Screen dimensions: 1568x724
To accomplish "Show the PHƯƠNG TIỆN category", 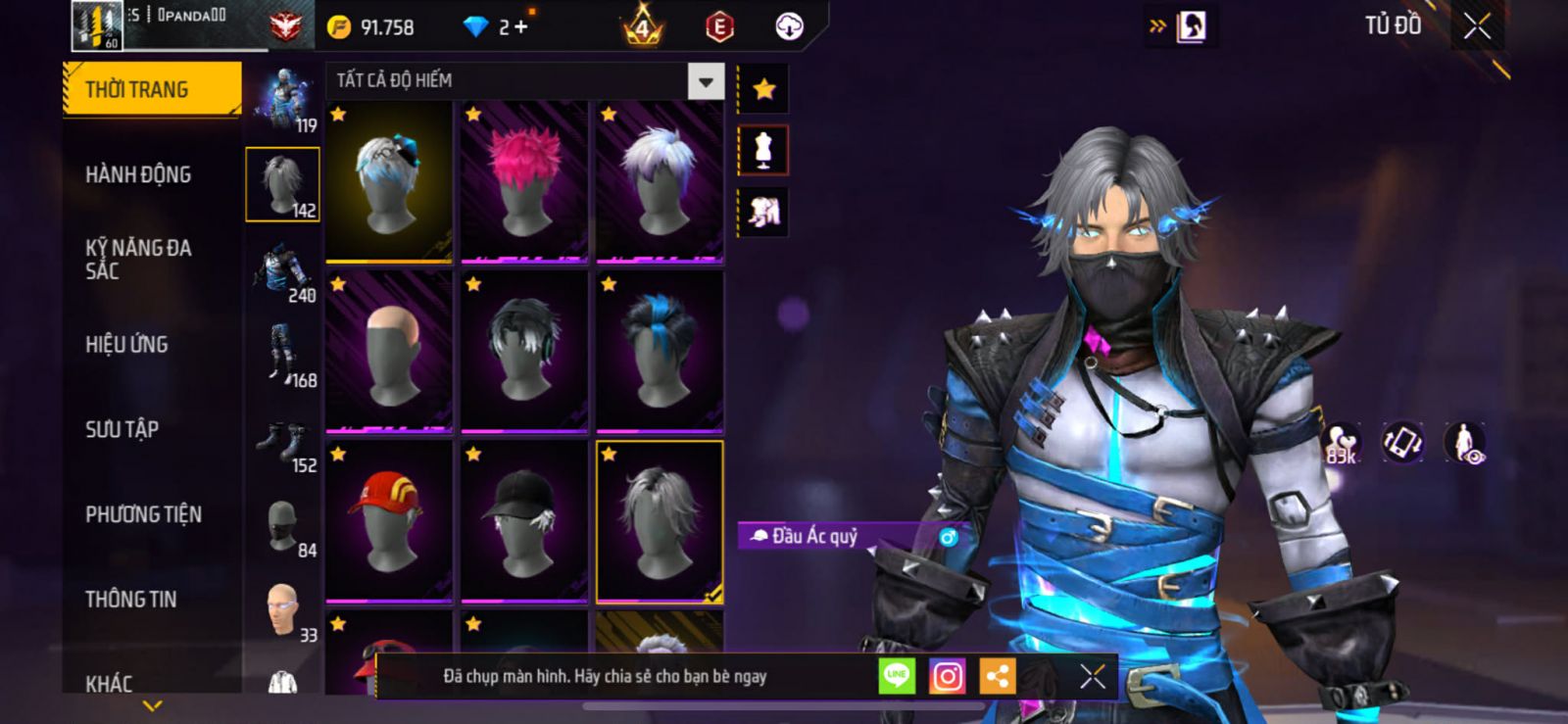I will click(143, 514).
